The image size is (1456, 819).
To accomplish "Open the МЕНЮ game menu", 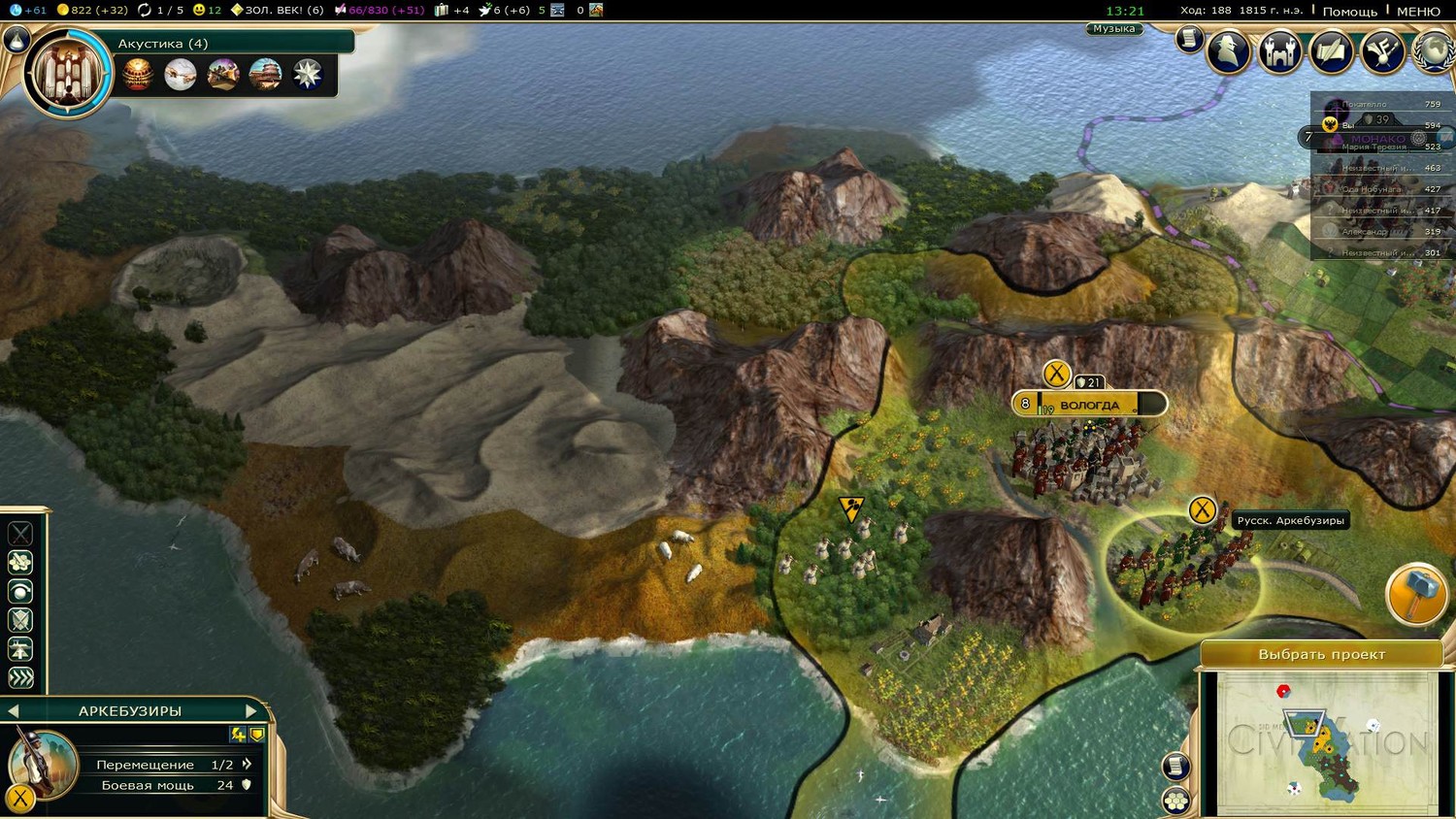I will [1418, 11].
